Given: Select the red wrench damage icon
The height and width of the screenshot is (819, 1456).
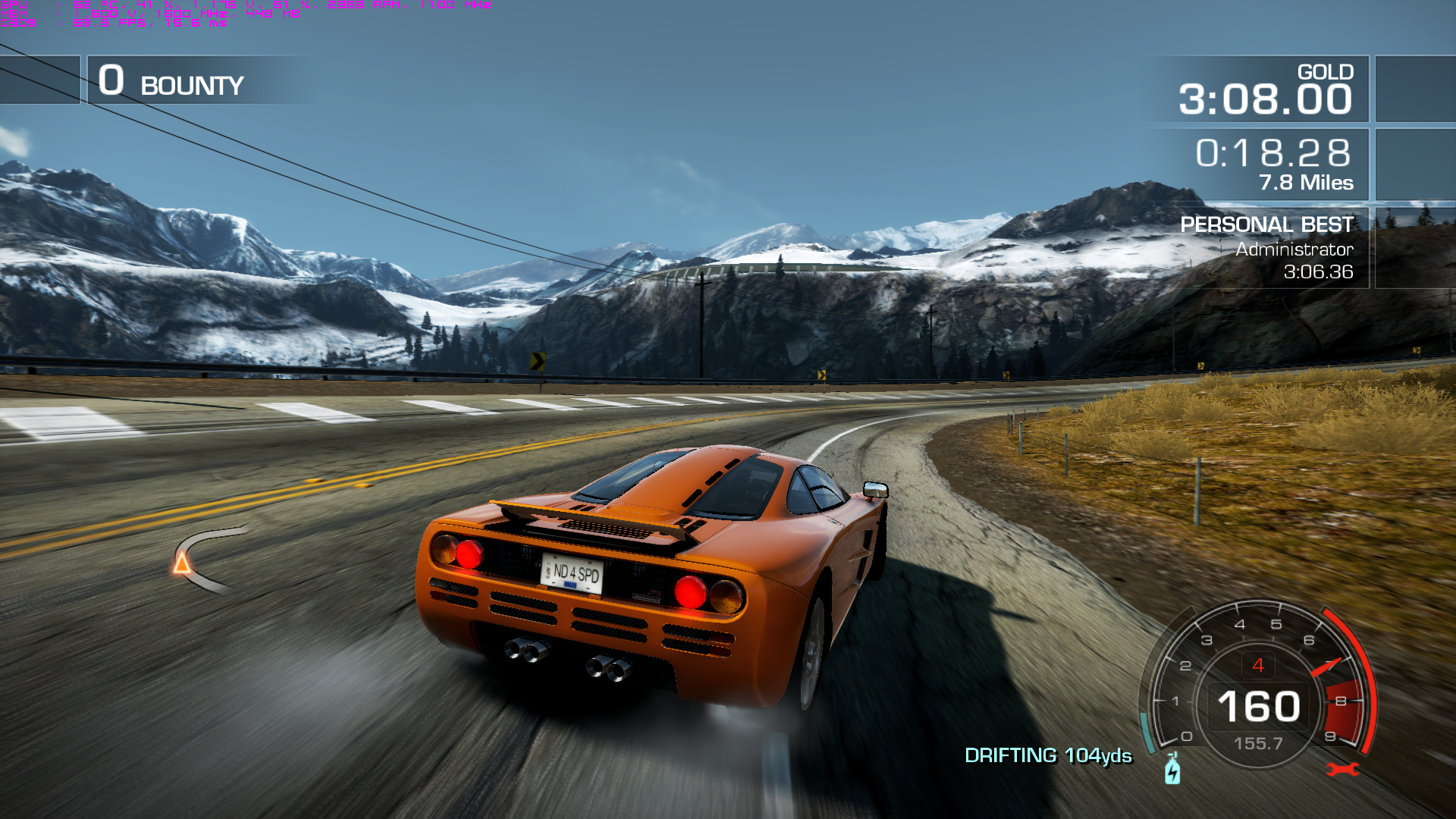Looking at the screenshot, I should click(1342, 770).
